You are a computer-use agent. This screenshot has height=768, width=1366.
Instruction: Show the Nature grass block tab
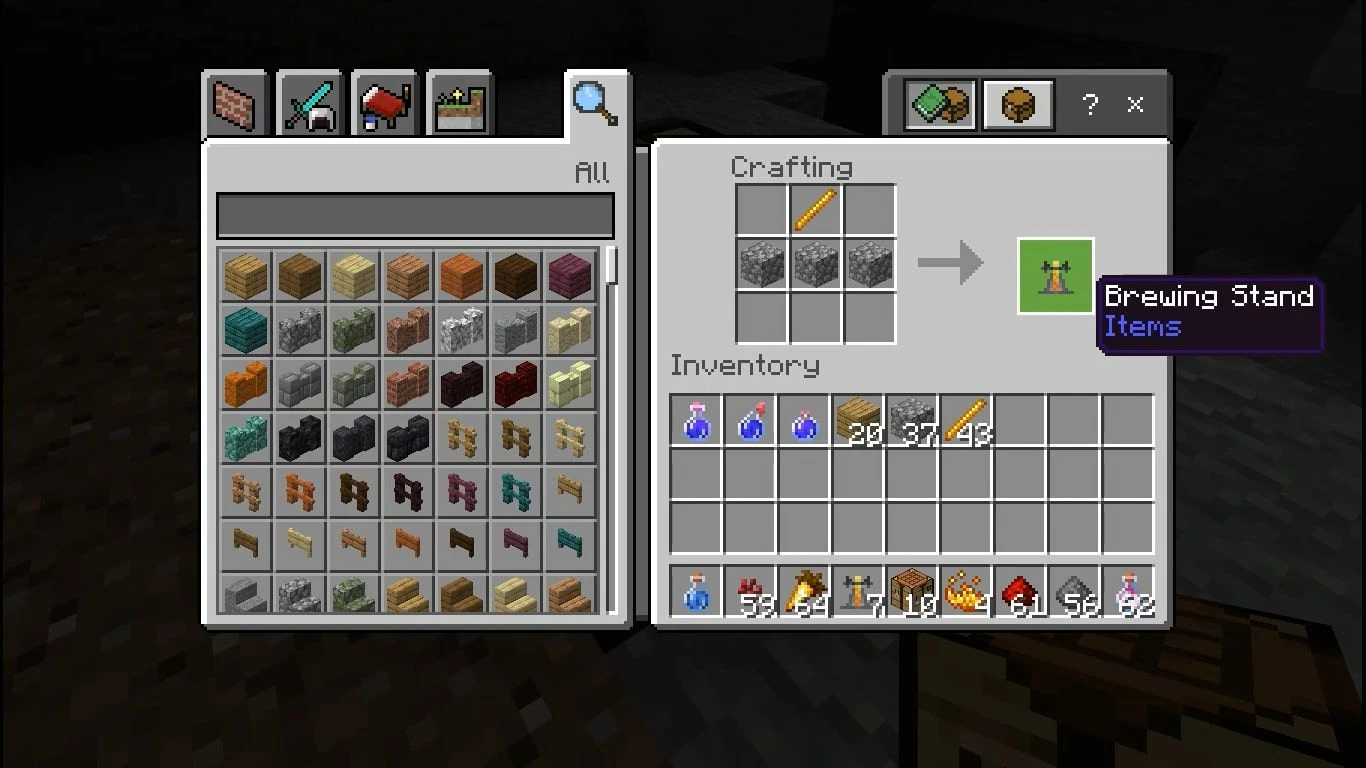click(x=458, y=104)
